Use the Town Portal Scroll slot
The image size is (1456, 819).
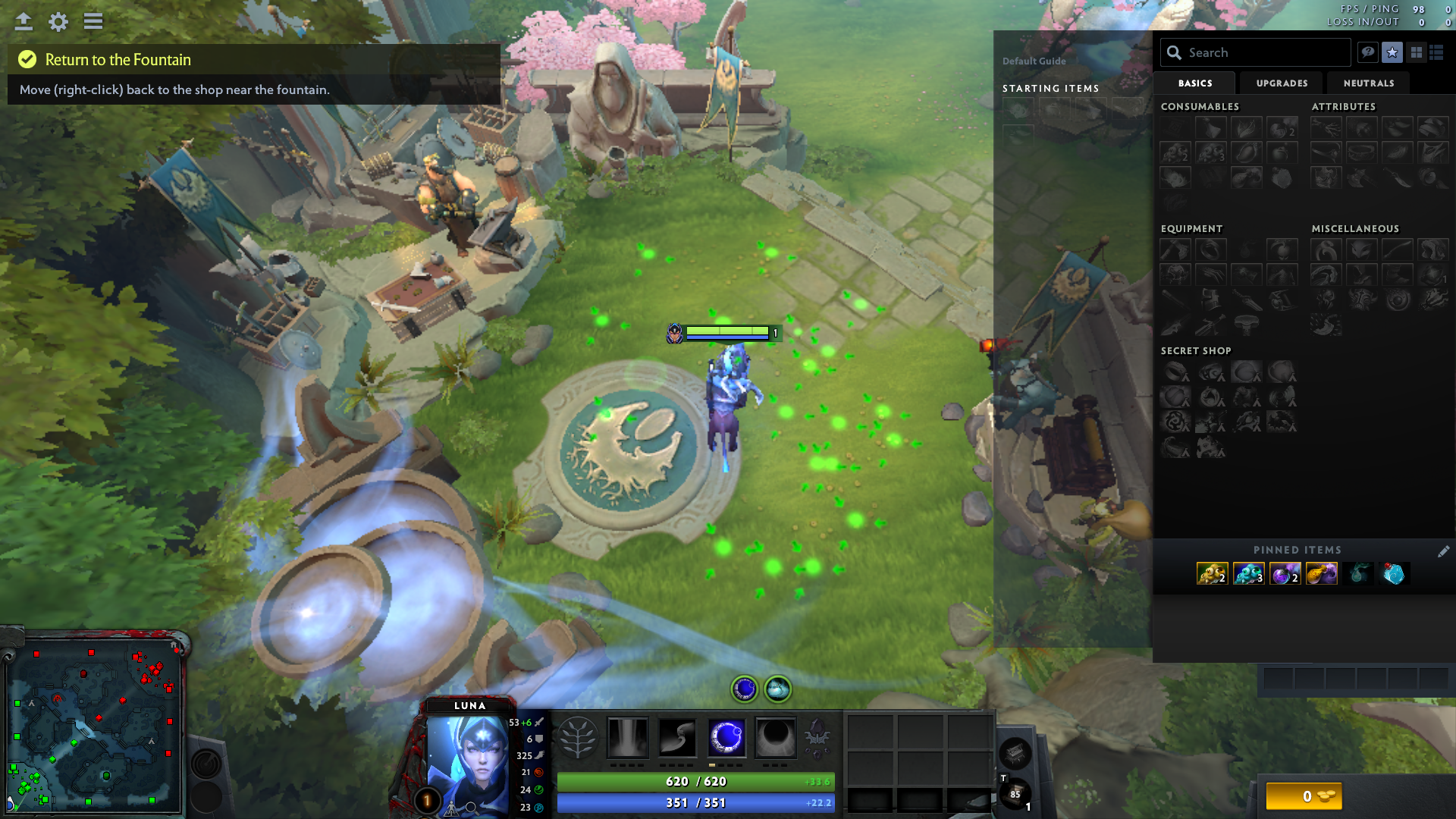1015,794
